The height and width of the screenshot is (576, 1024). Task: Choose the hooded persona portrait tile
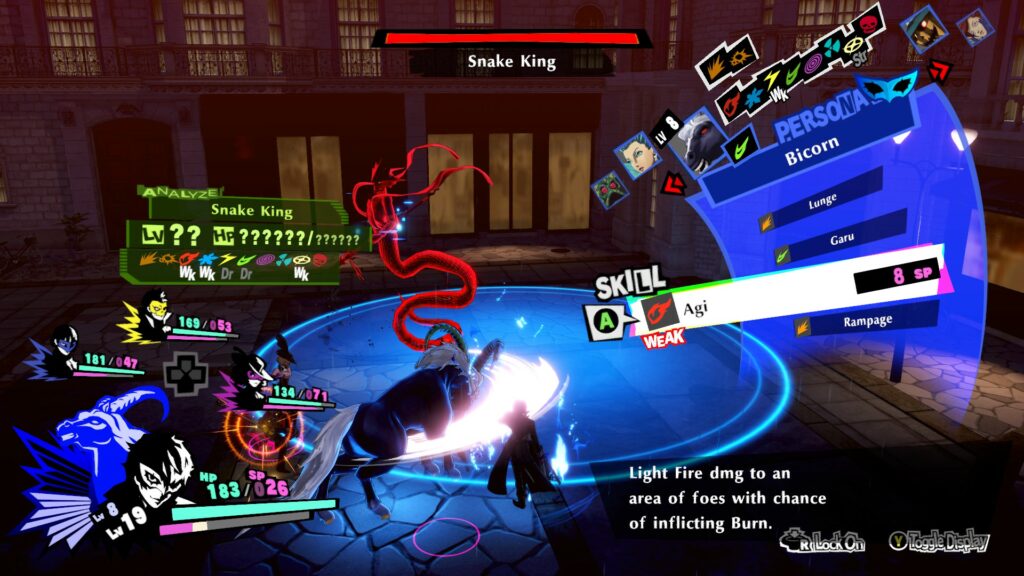pos(923,30)
